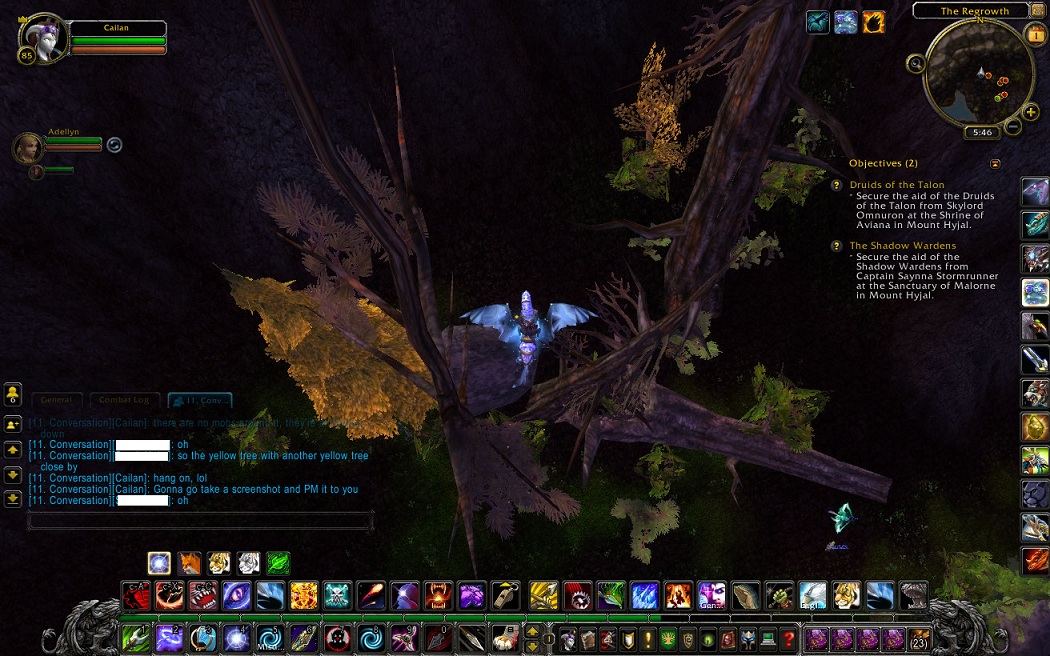Open the world map button next to The Regrowth
Image resolution: width=1050 pixels, height=656 pixels.
point(1036,10)
